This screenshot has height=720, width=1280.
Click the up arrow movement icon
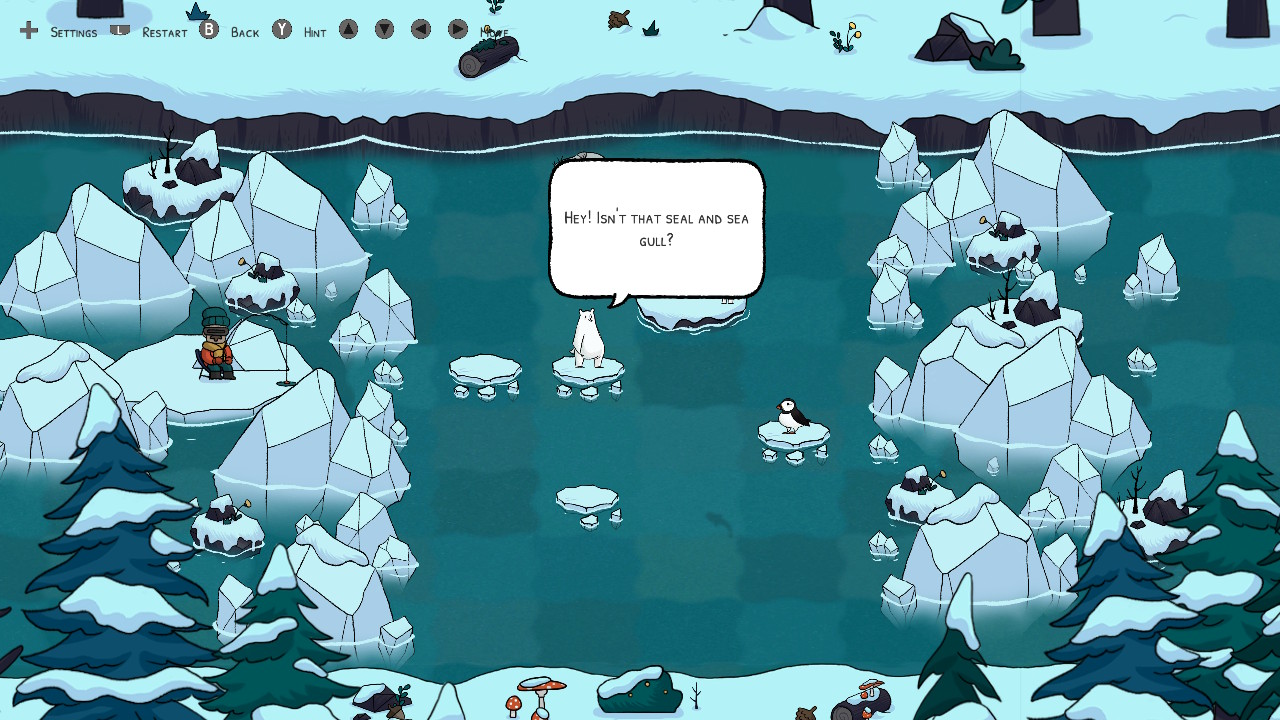pyautogui.click(x=347, y=30)
